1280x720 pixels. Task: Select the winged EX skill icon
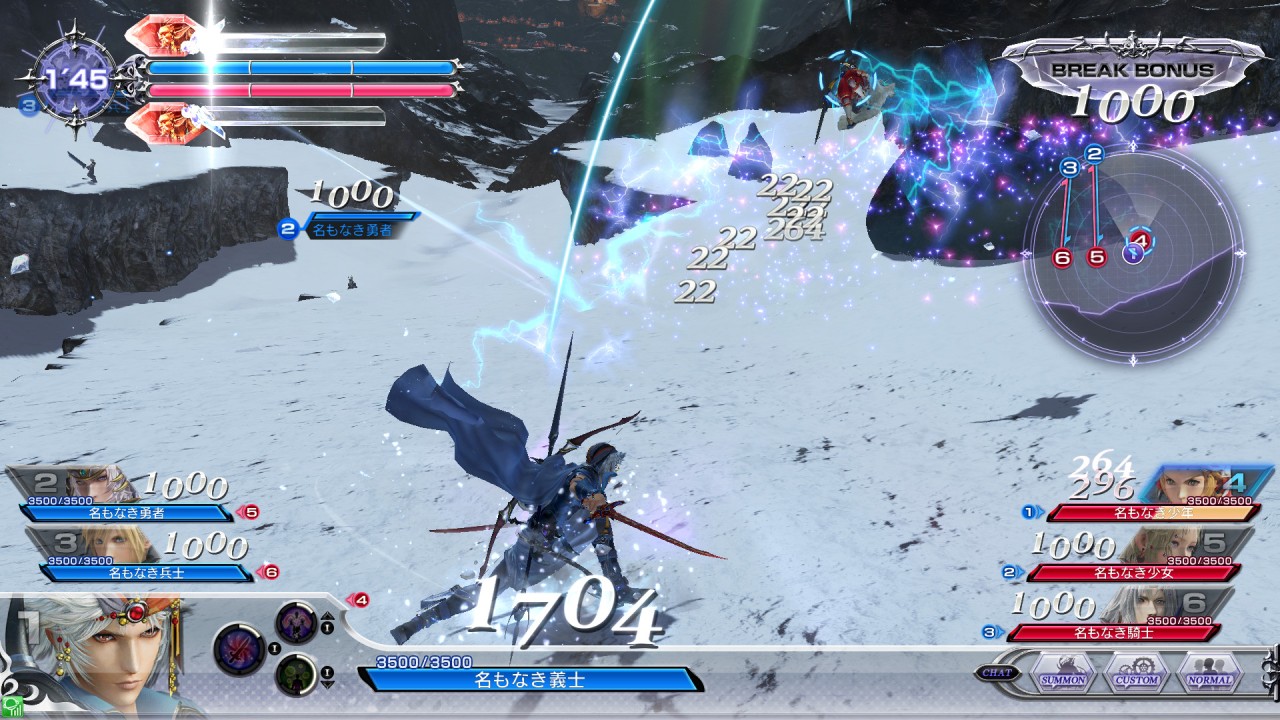pos(296,621)
